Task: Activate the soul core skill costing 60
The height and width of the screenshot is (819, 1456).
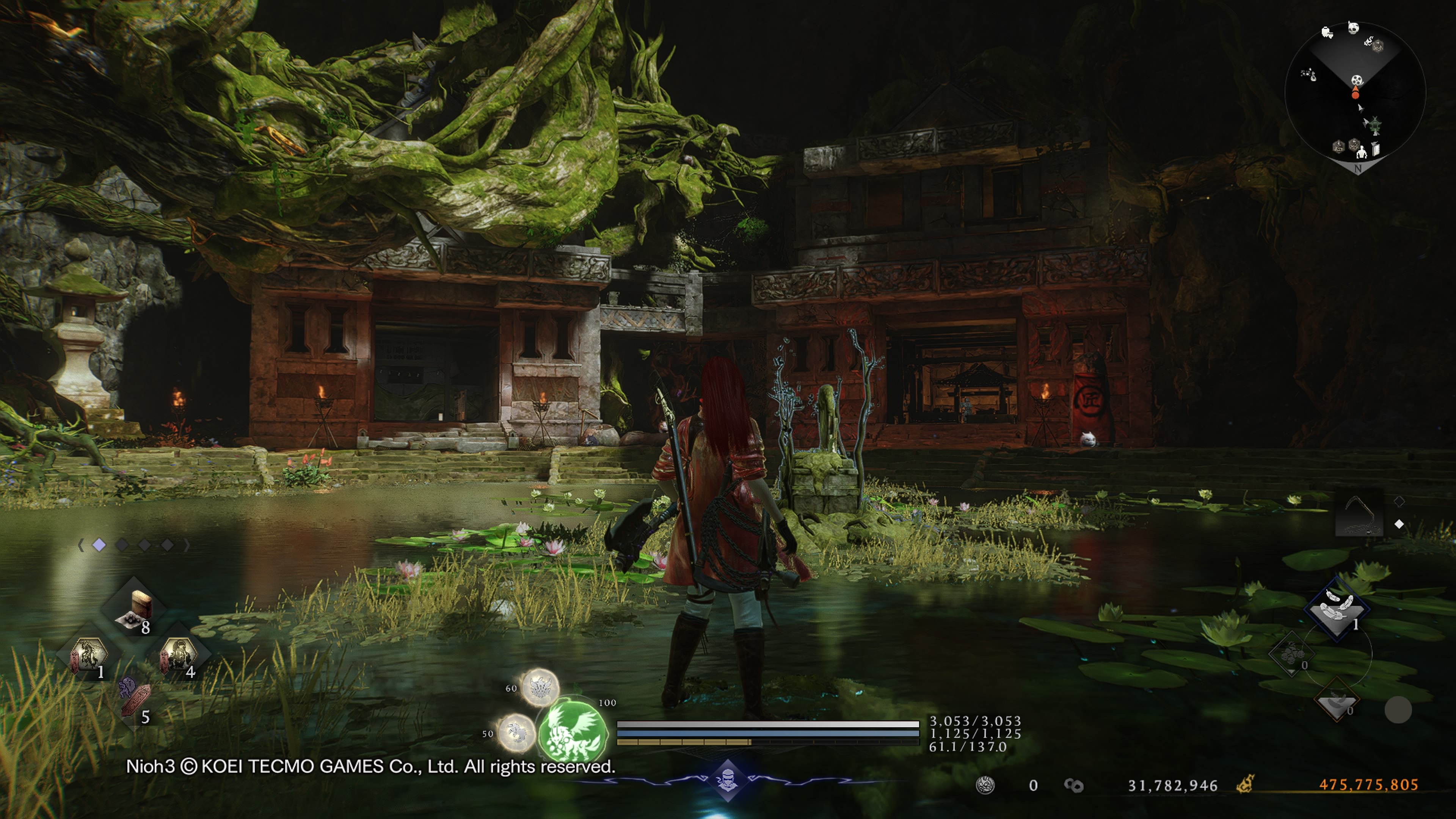Action: coord(539,687)
